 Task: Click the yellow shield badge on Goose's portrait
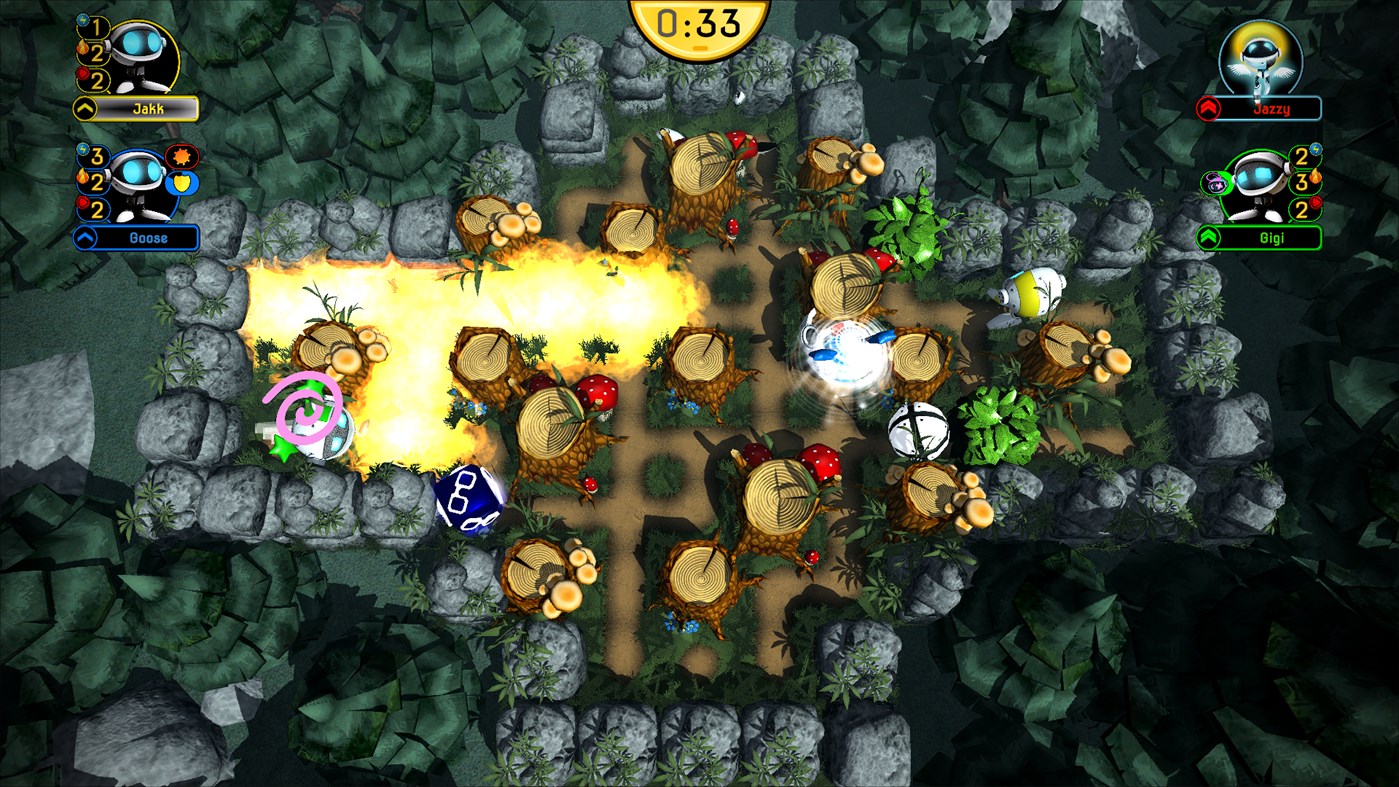[182, 182]
